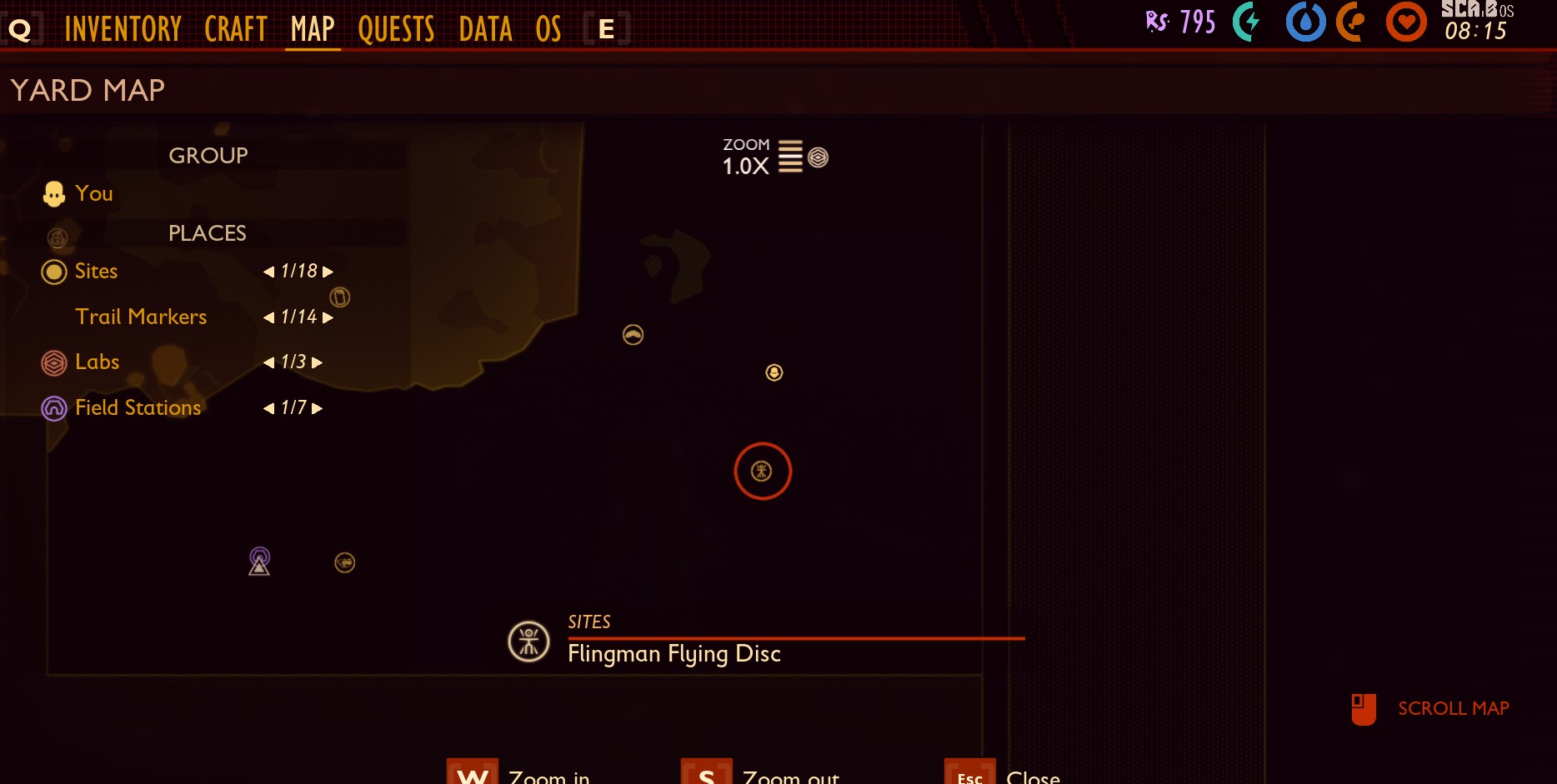Click the Flingman Flying Disc legend icon
The image size is (1557, 784).
528,641
